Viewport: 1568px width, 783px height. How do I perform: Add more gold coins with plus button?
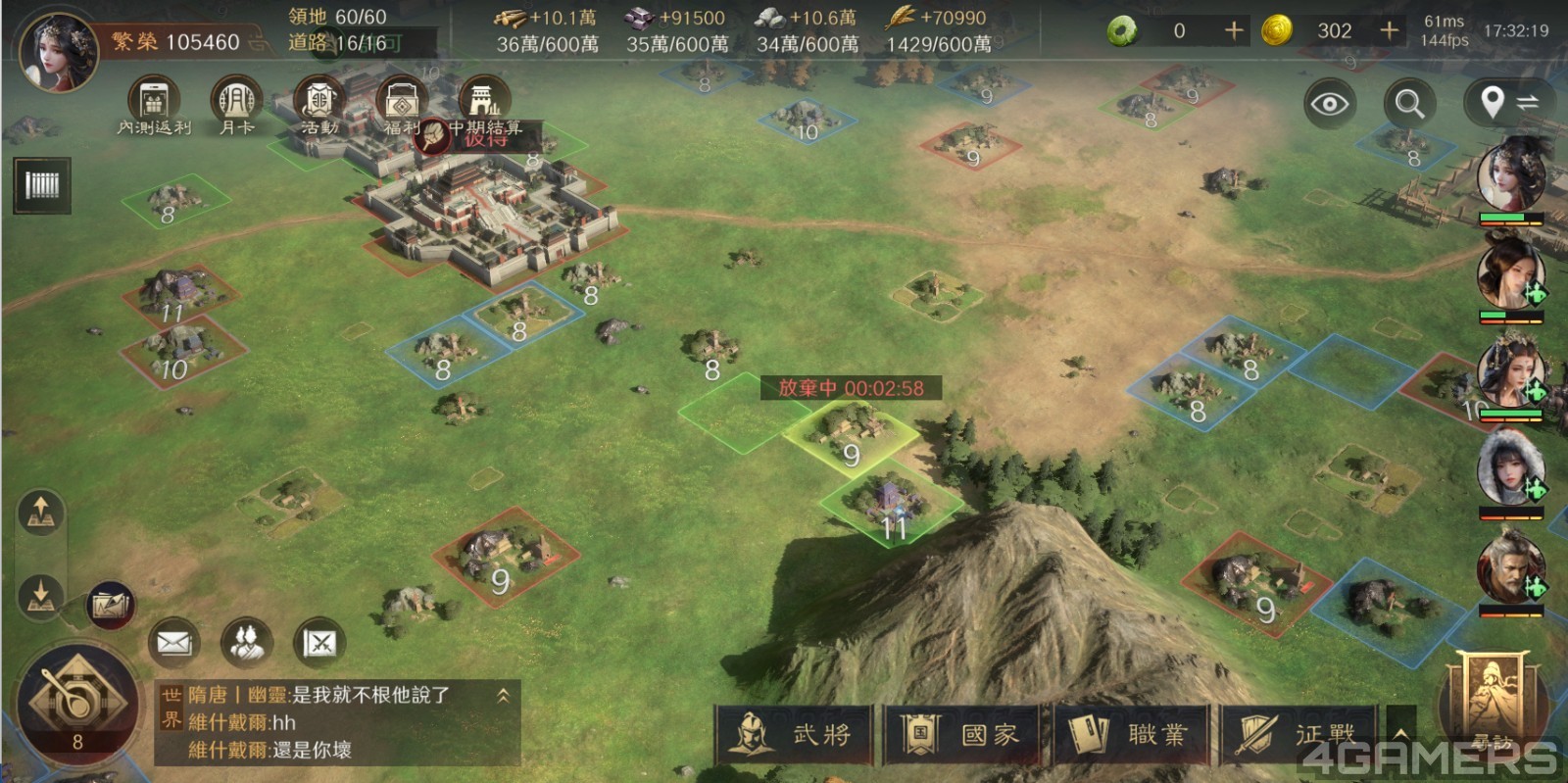coord(1389,31)
